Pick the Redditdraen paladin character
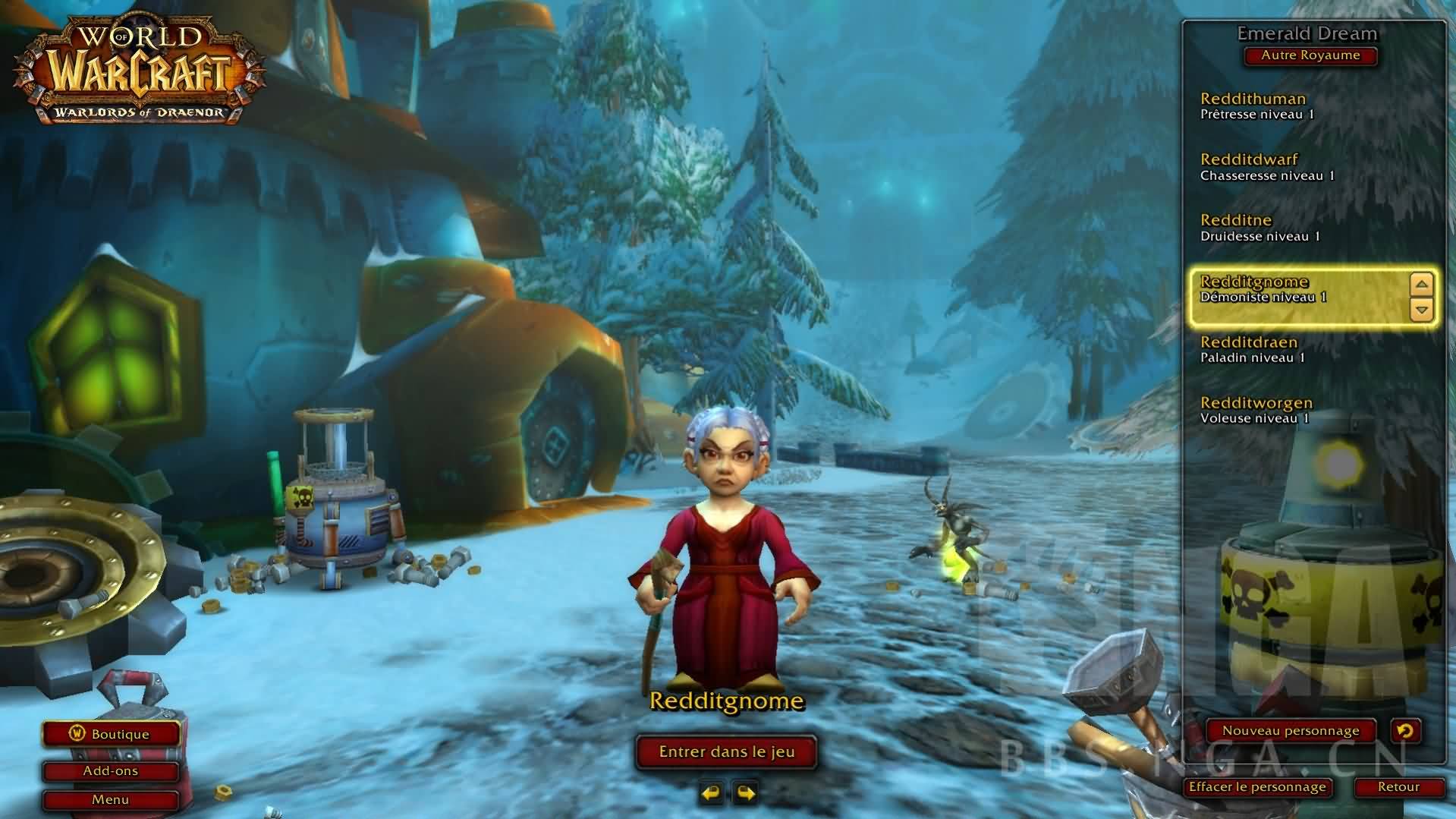 coord(1290,349)
